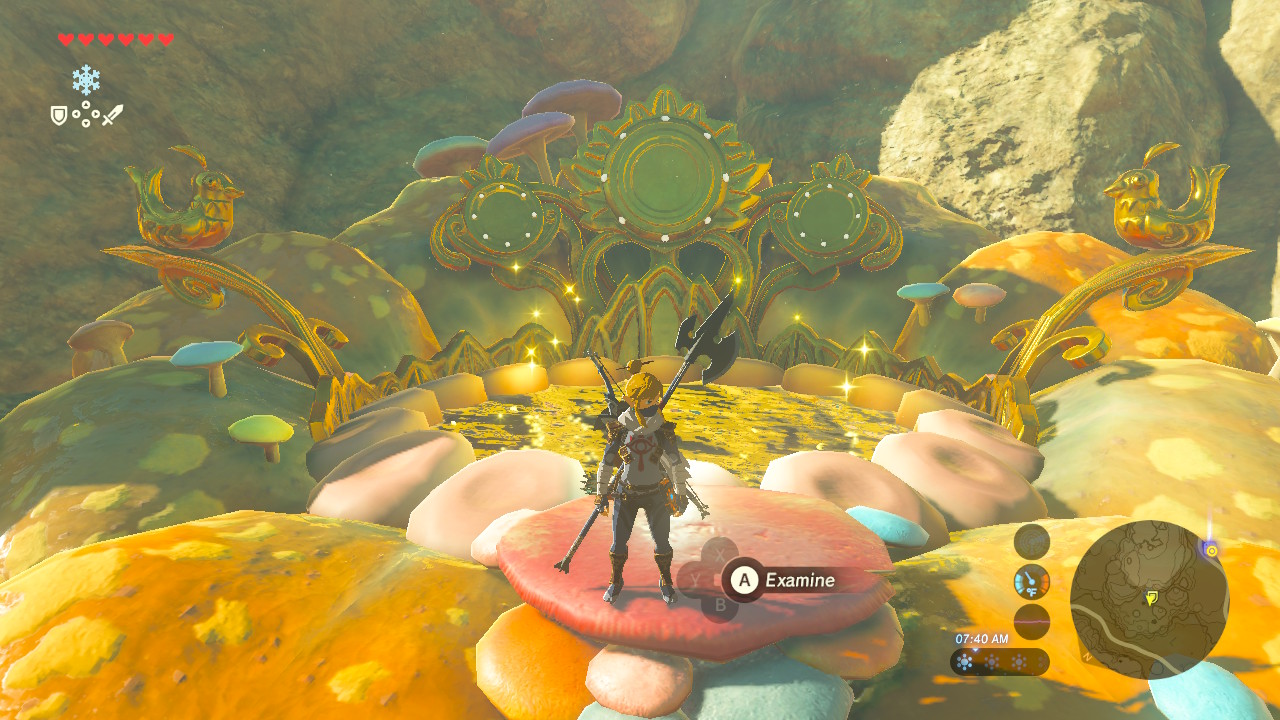Click the circular minimap
Image resolution: width=1280 pixels, height=720 pixels.
tap(1149, 599)
